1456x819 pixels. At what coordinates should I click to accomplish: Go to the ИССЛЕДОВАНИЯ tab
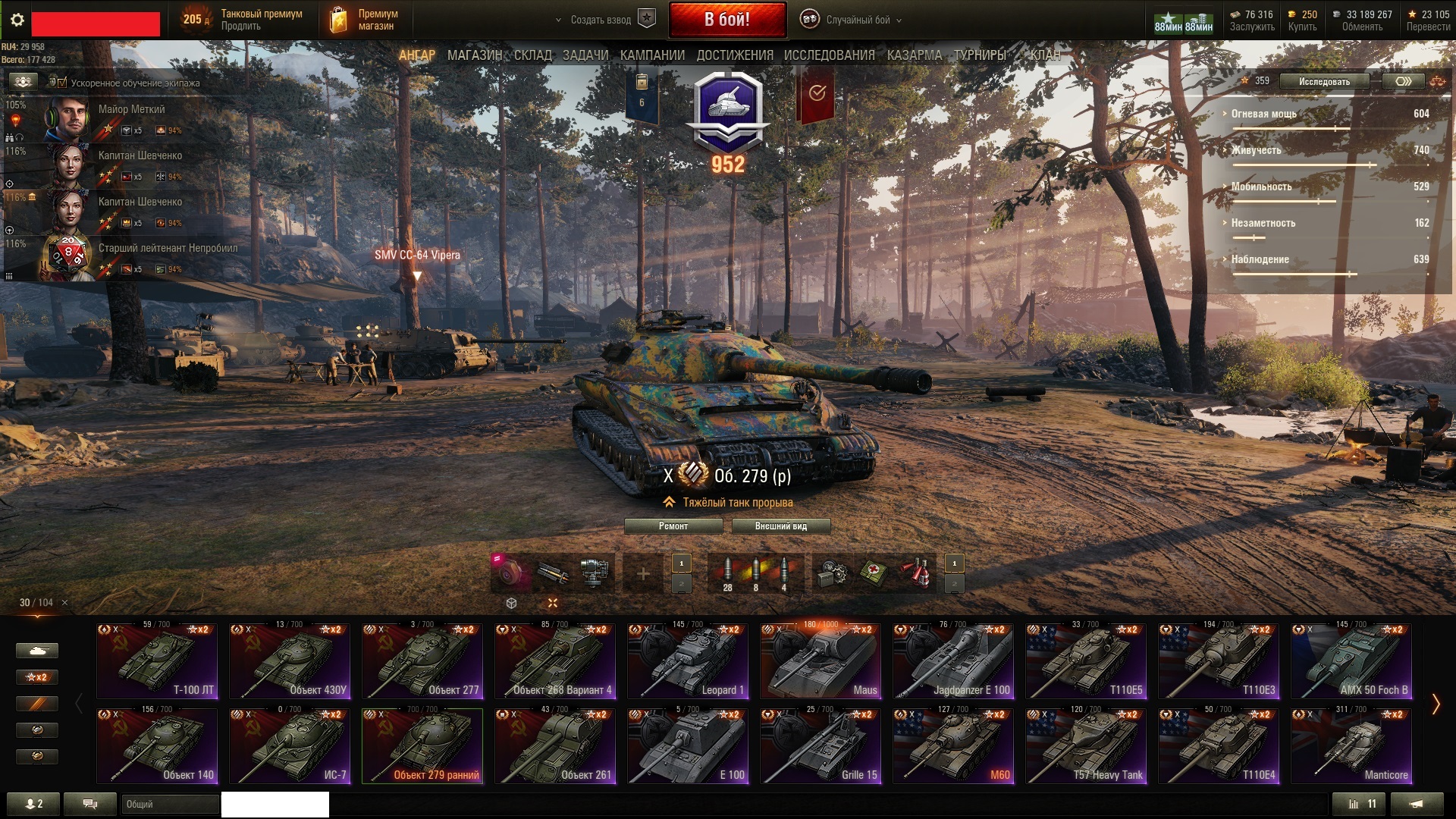click(x=829, y=55)
